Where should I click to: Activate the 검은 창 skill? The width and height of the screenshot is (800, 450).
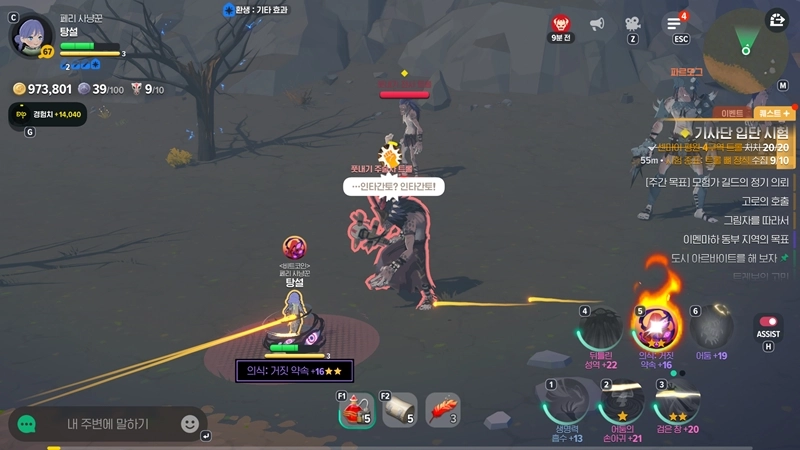click(677, 404)
